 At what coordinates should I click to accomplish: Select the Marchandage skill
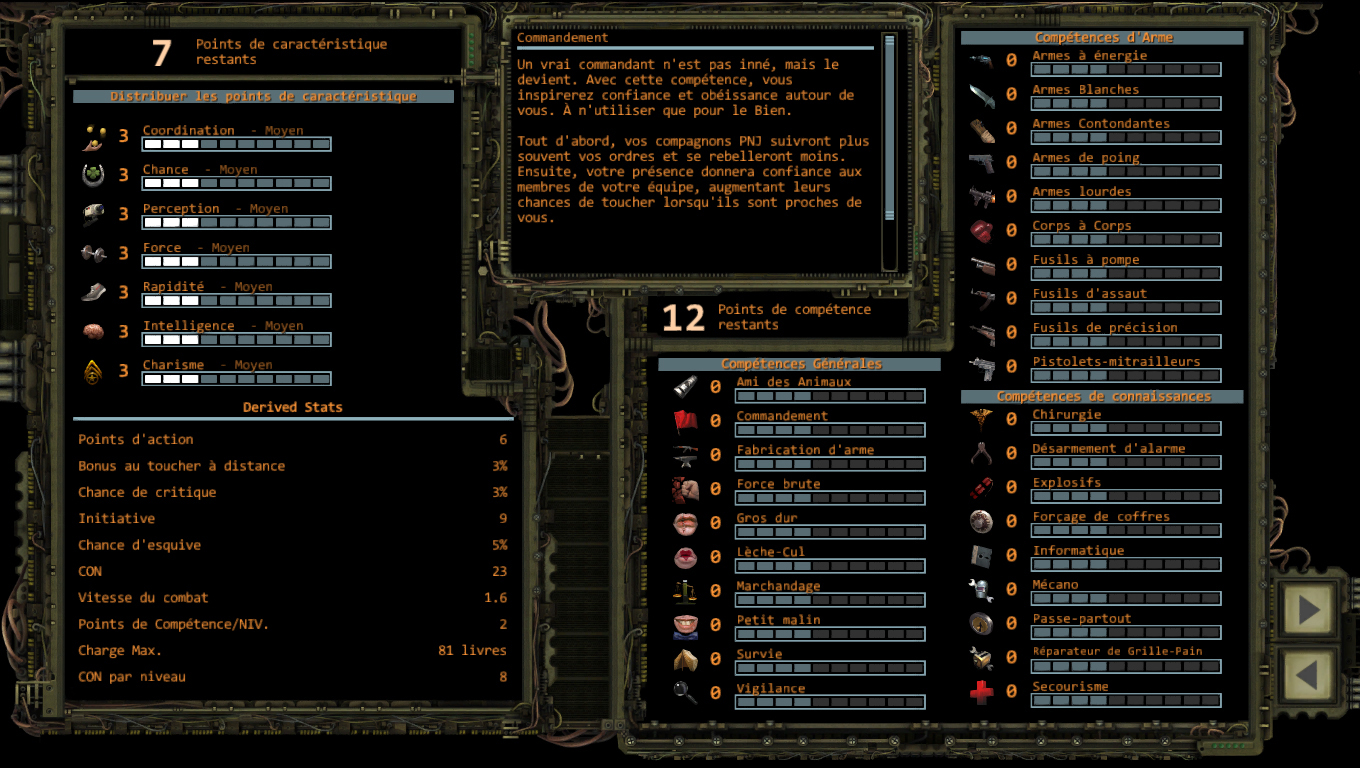point(778,586)
